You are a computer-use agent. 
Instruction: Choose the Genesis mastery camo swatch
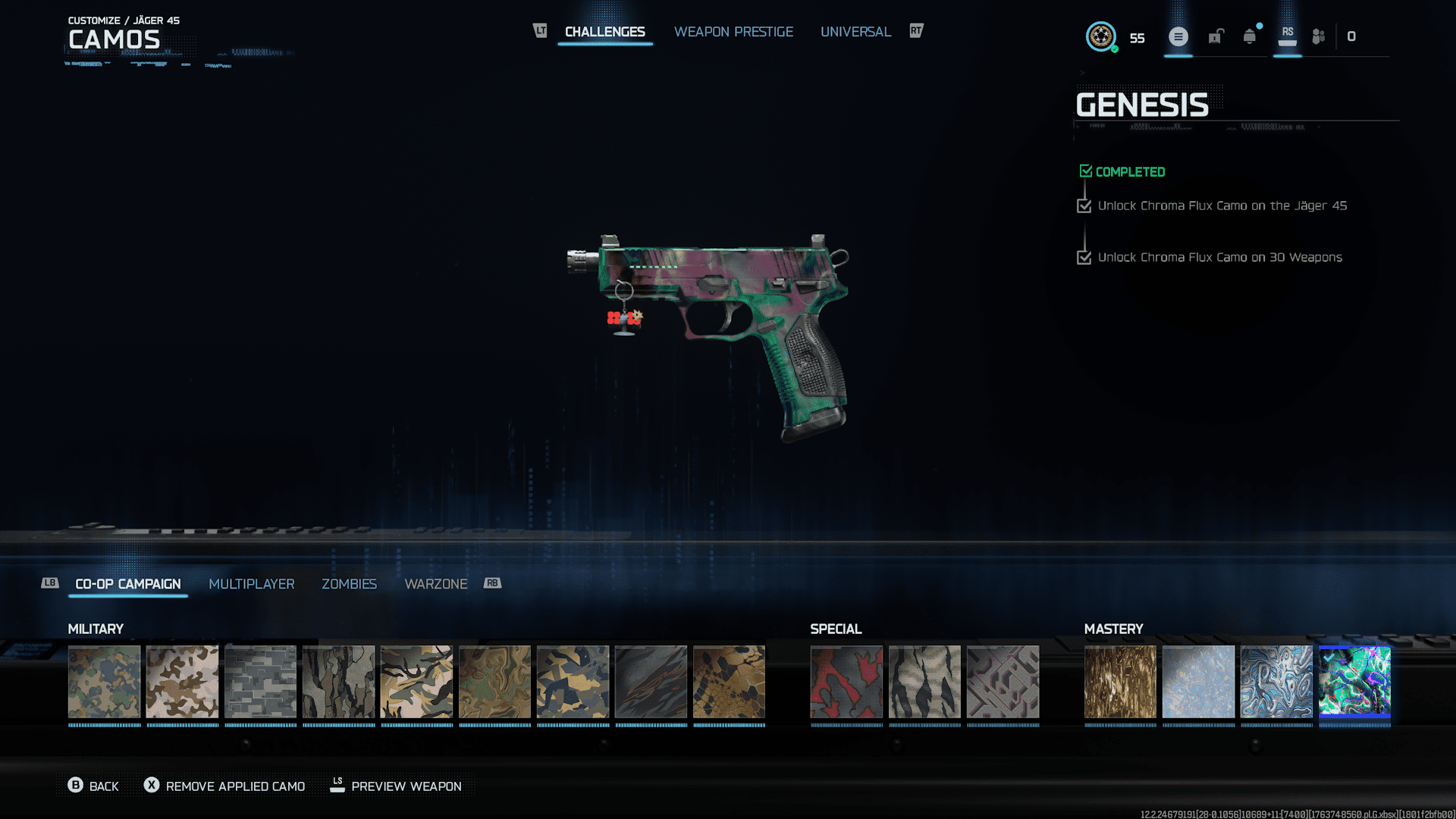tap(1354, 681)
